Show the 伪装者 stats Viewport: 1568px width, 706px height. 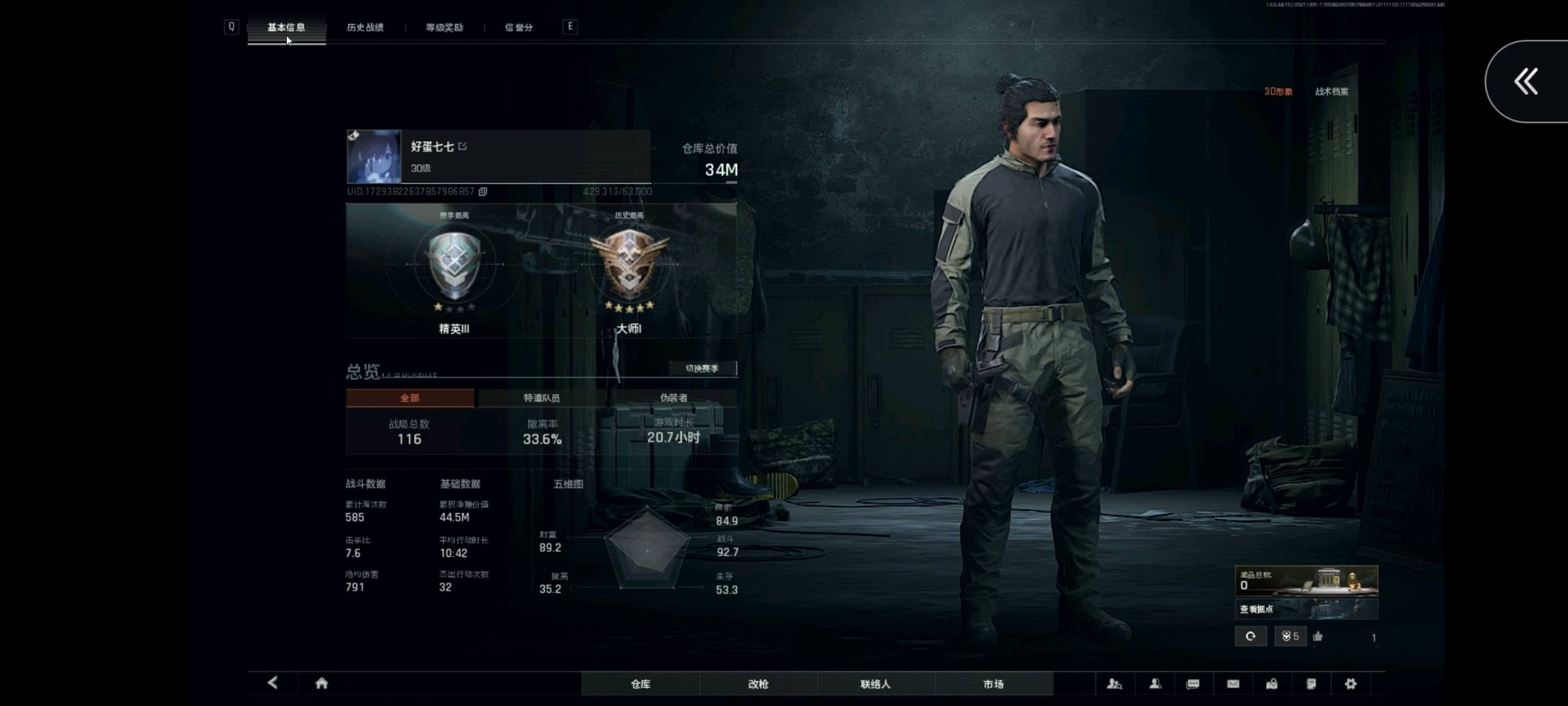(x=674, y=398)
